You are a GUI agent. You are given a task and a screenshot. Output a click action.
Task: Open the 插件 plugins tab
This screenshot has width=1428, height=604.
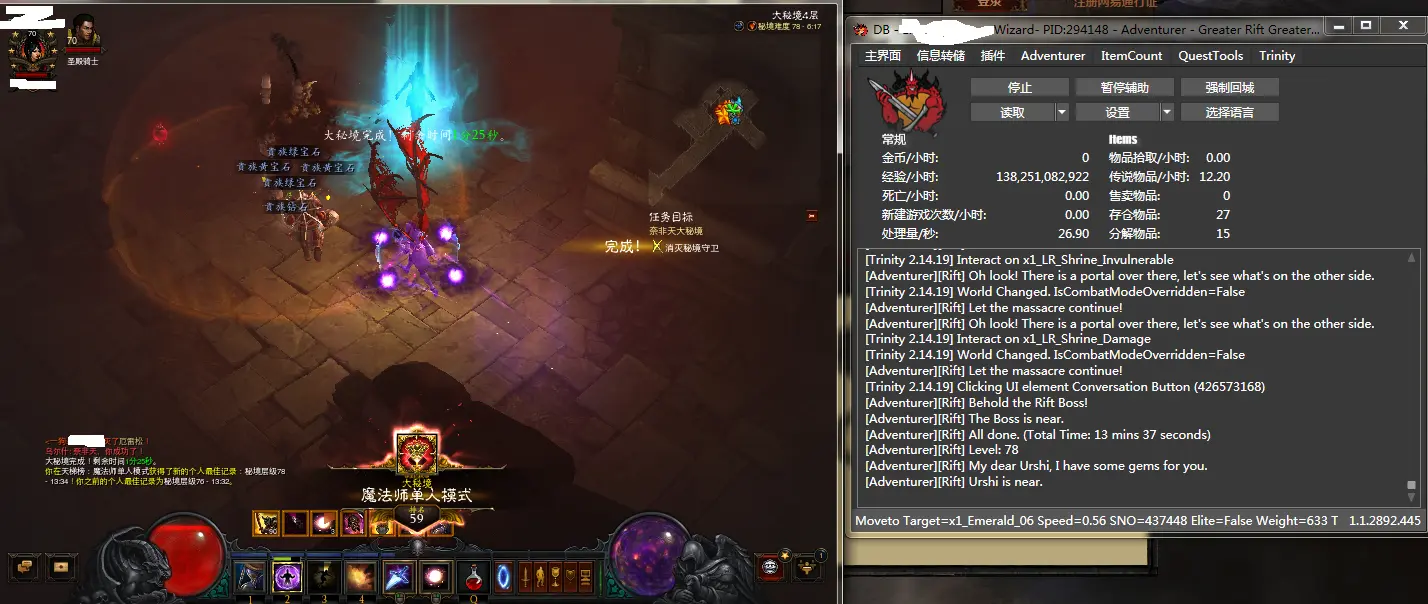click(993, 56)
